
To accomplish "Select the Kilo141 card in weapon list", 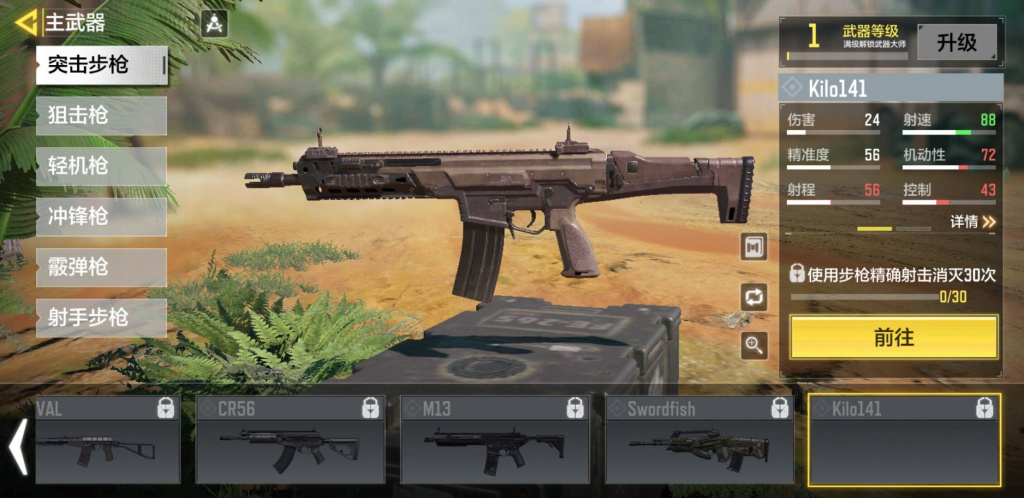I will (x=904, y=439).
